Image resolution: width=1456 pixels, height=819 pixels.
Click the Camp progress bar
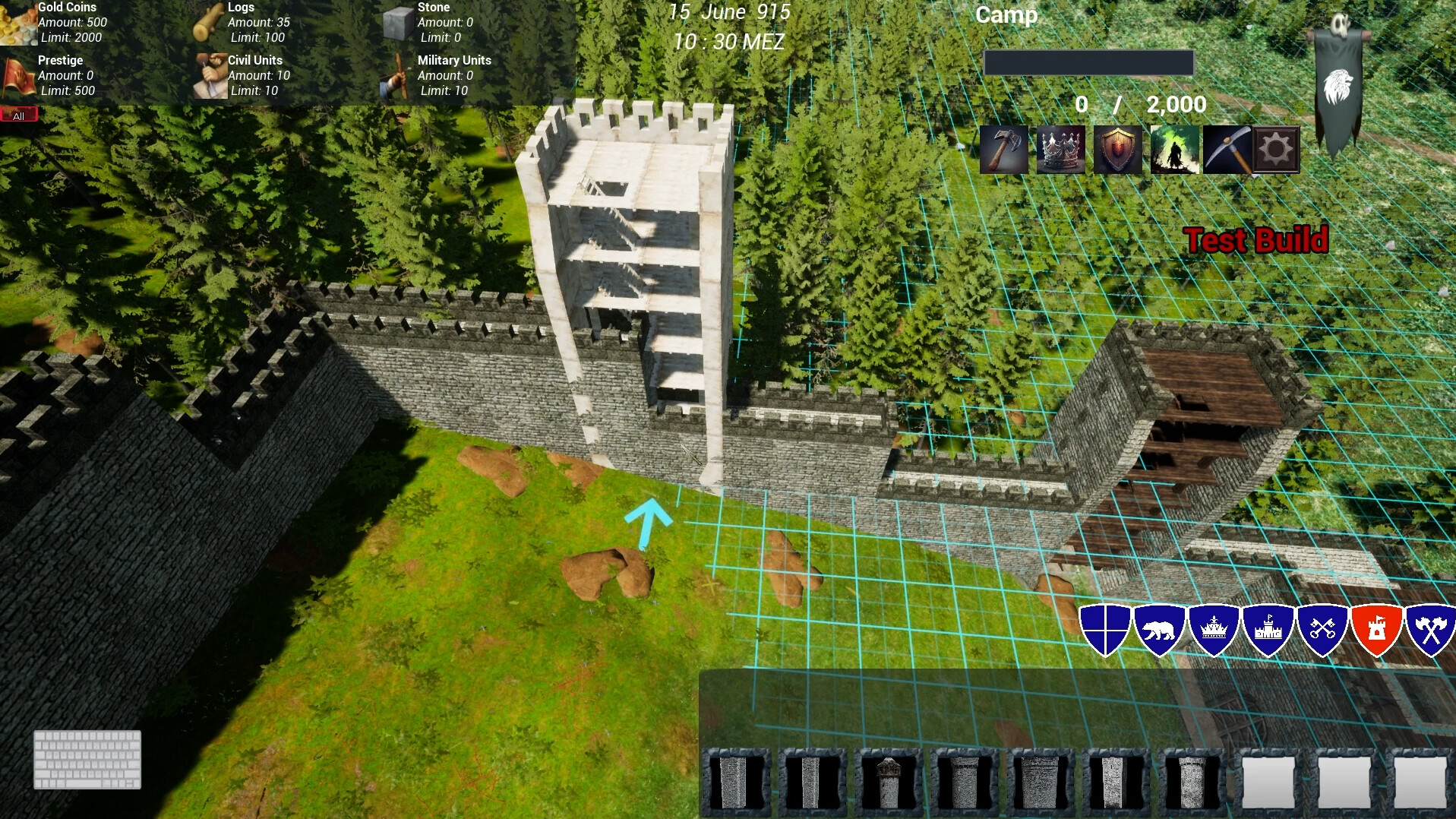1088,62
